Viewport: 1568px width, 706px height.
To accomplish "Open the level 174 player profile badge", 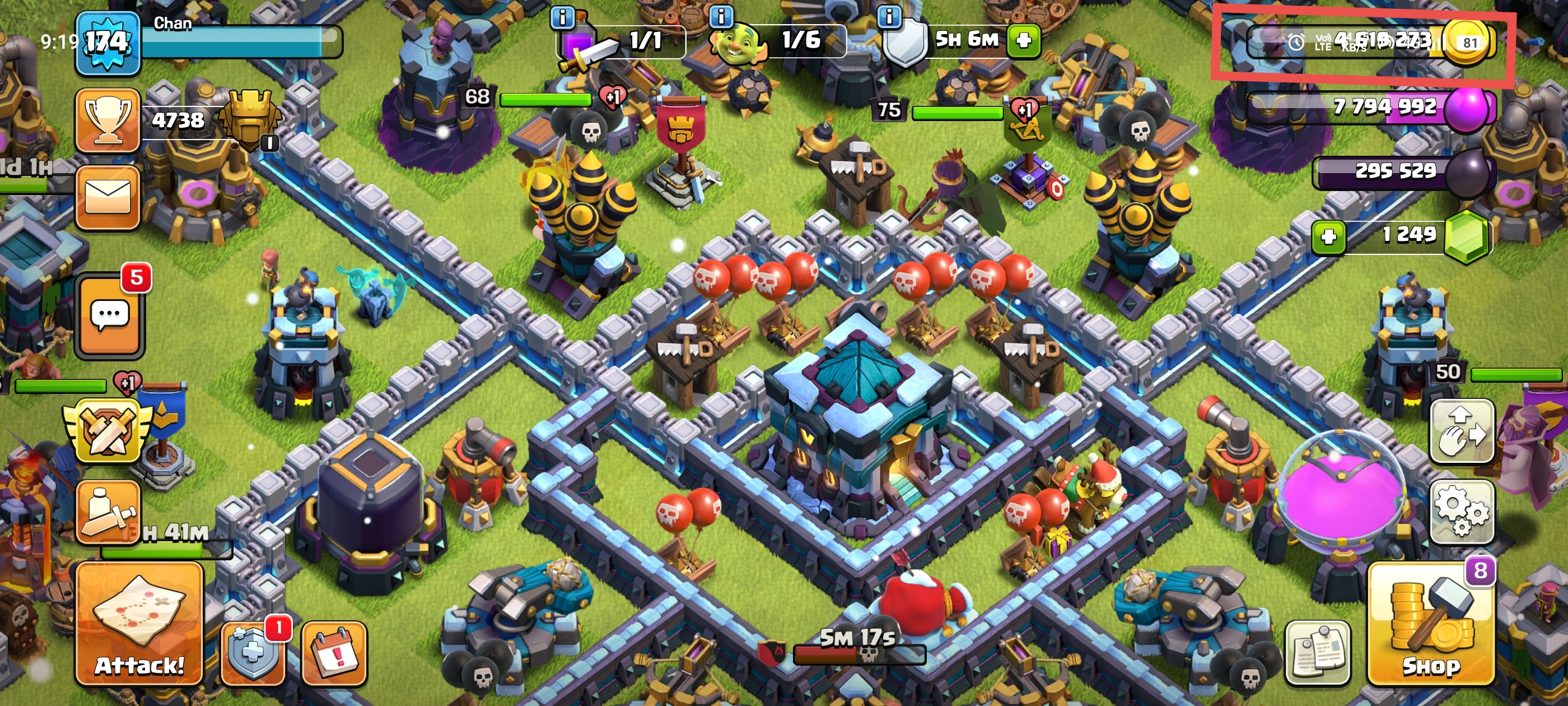I will click(x=108, y=43).
